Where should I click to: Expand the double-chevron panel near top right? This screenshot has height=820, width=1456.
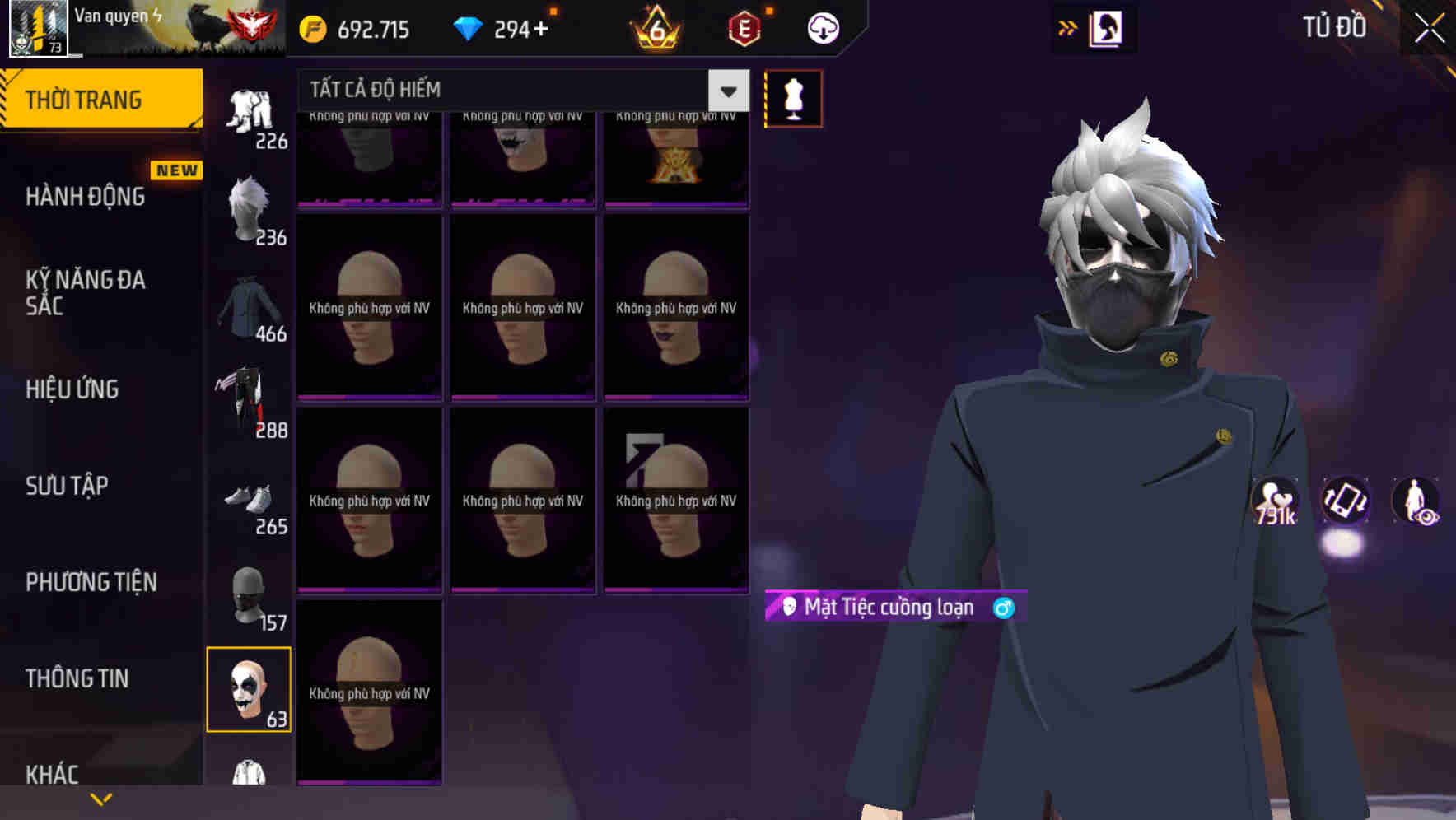pos(1067,27)
